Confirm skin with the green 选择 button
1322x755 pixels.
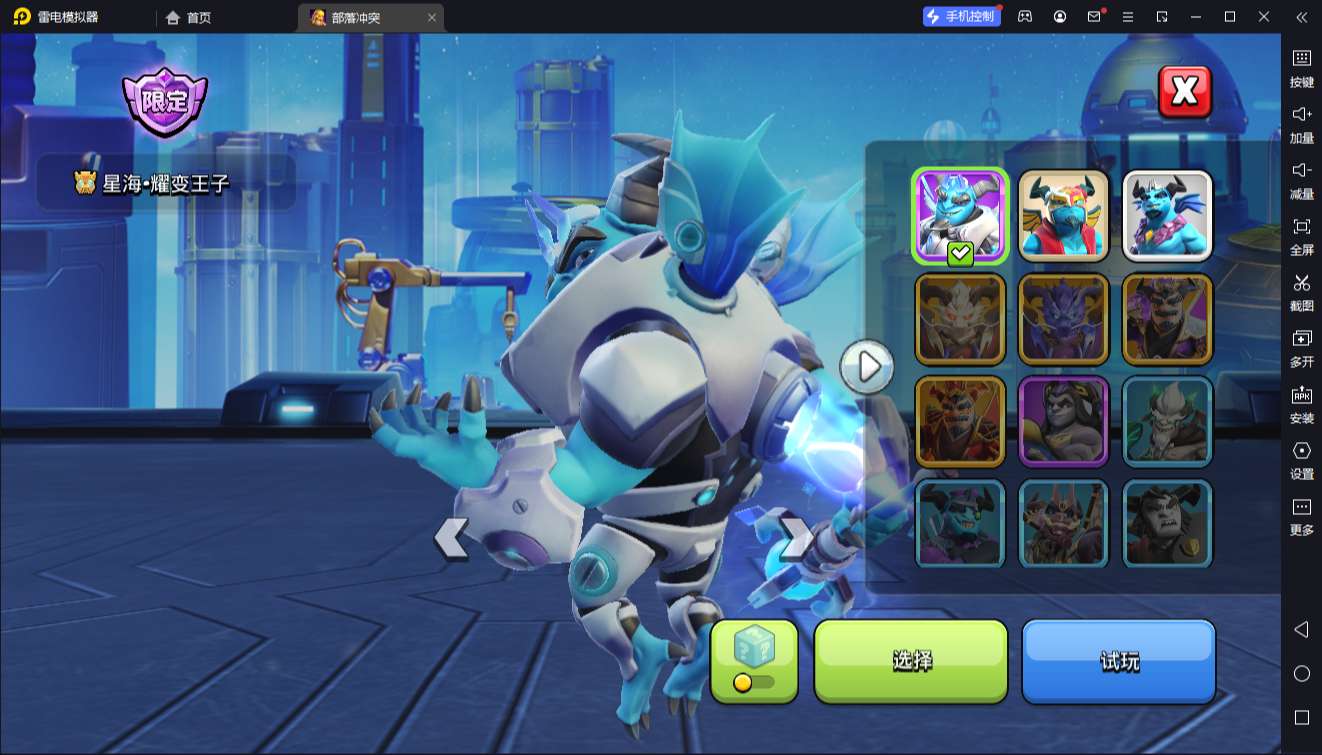911,661
